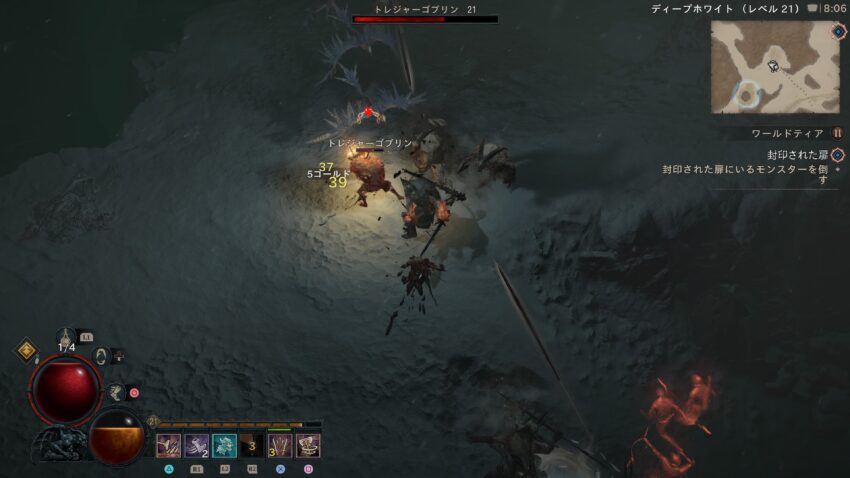Trigger the skill under the green bar
The width and height of the screenshot is (850, 478).
click(x=280, y=445)
